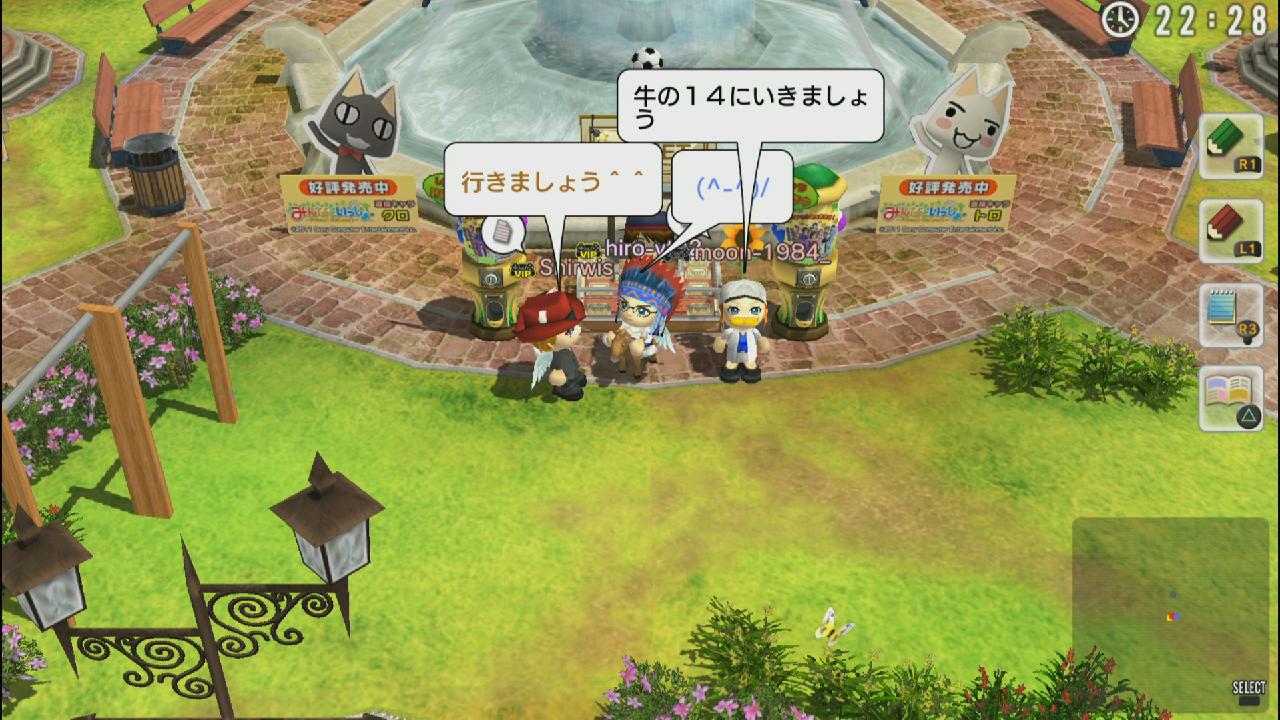Open the open-book guide icon
1280x720 pixels.
[1230, 398]
